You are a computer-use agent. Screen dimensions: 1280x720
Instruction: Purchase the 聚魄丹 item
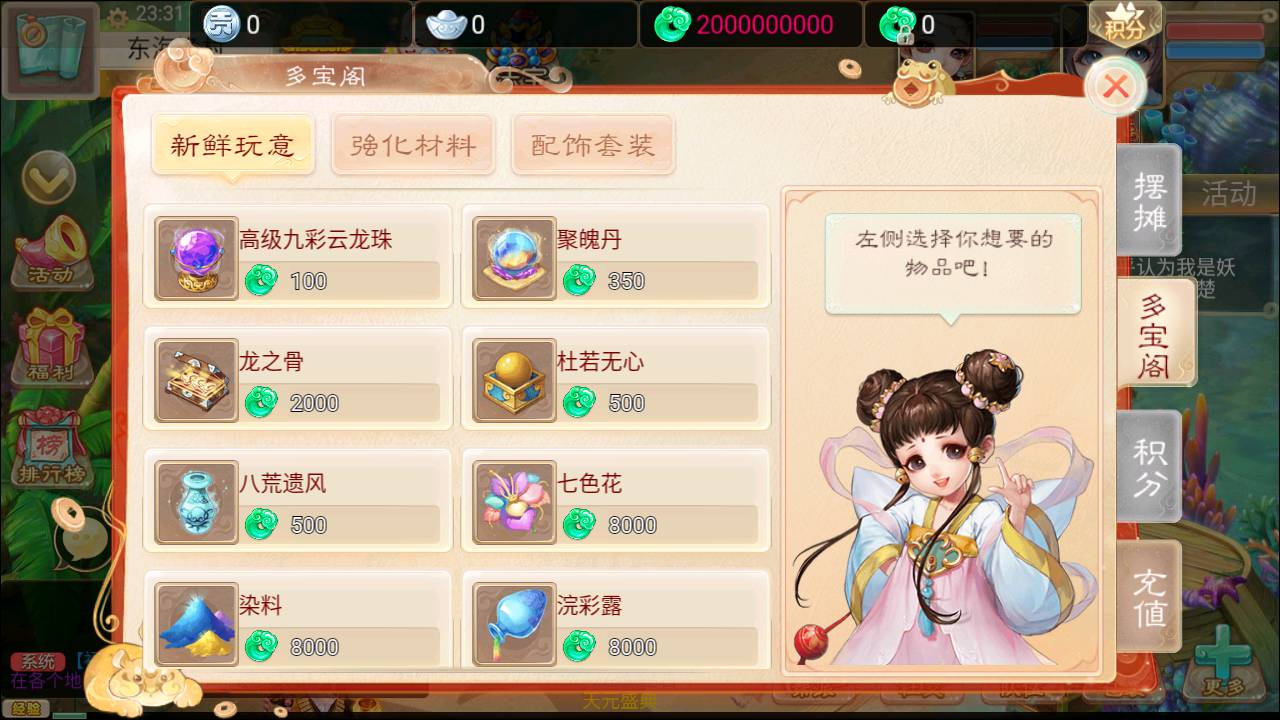tap(615, 258)
